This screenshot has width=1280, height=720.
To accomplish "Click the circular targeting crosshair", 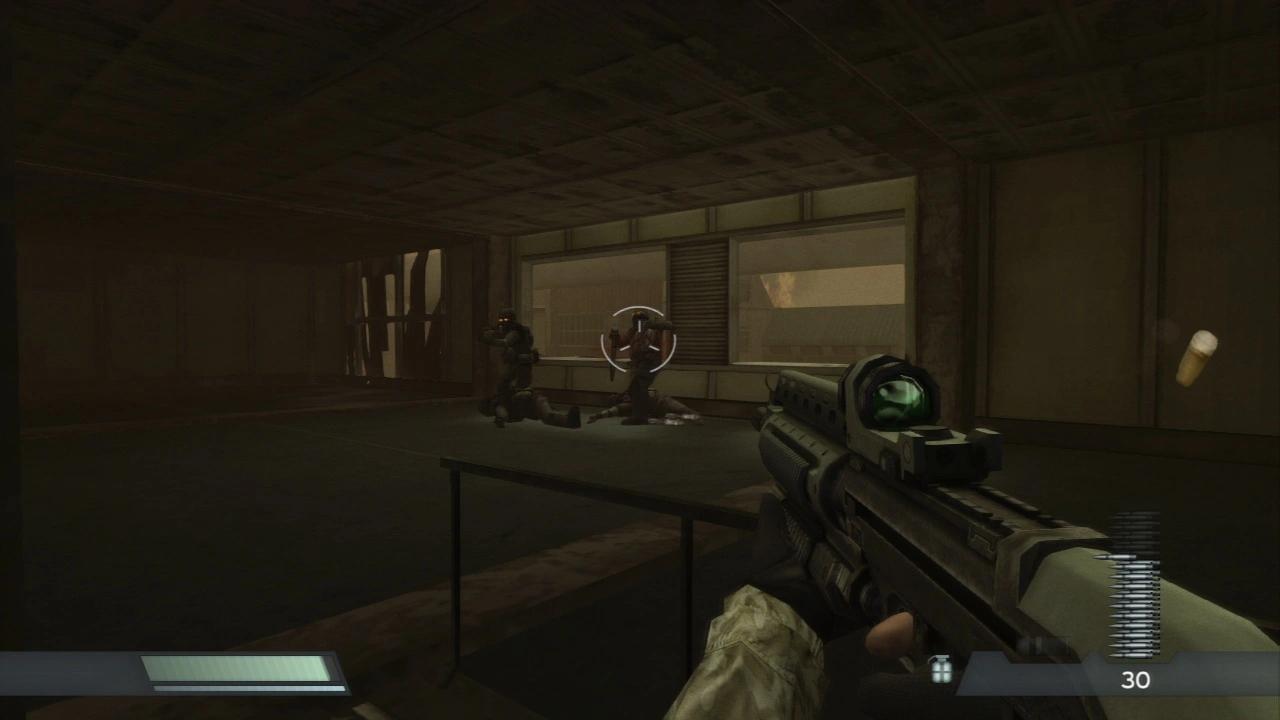I will click(637, 342).
